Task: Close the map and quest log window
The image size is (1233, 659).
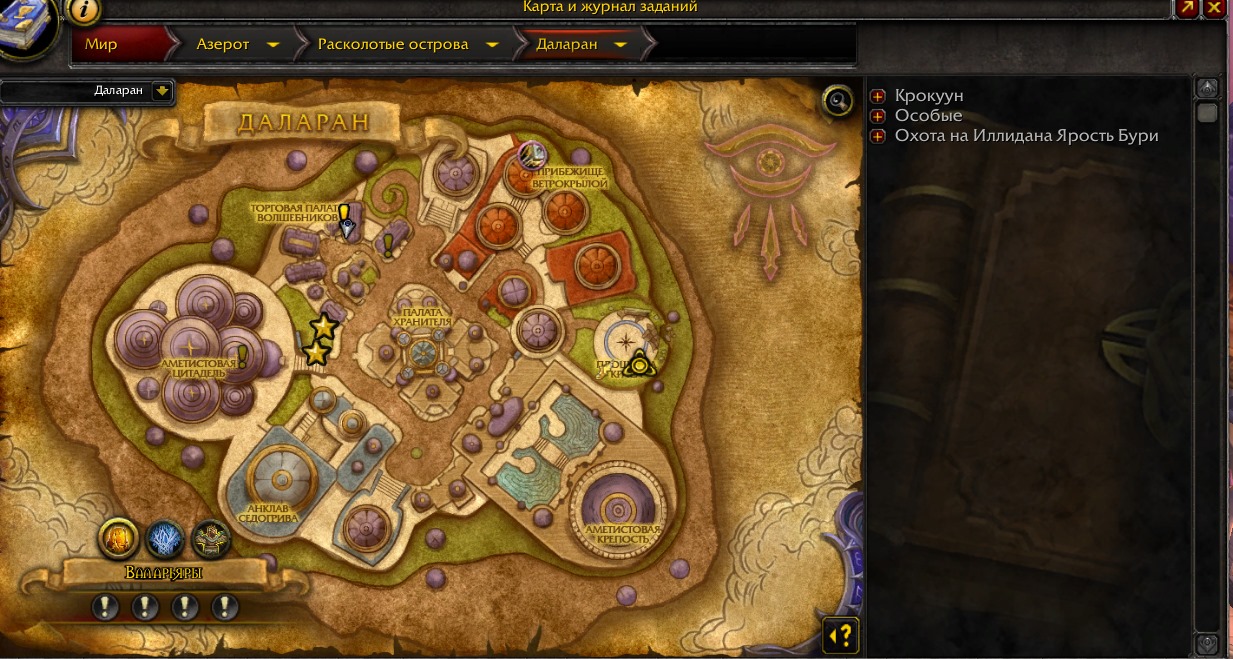Action: 1214,7
